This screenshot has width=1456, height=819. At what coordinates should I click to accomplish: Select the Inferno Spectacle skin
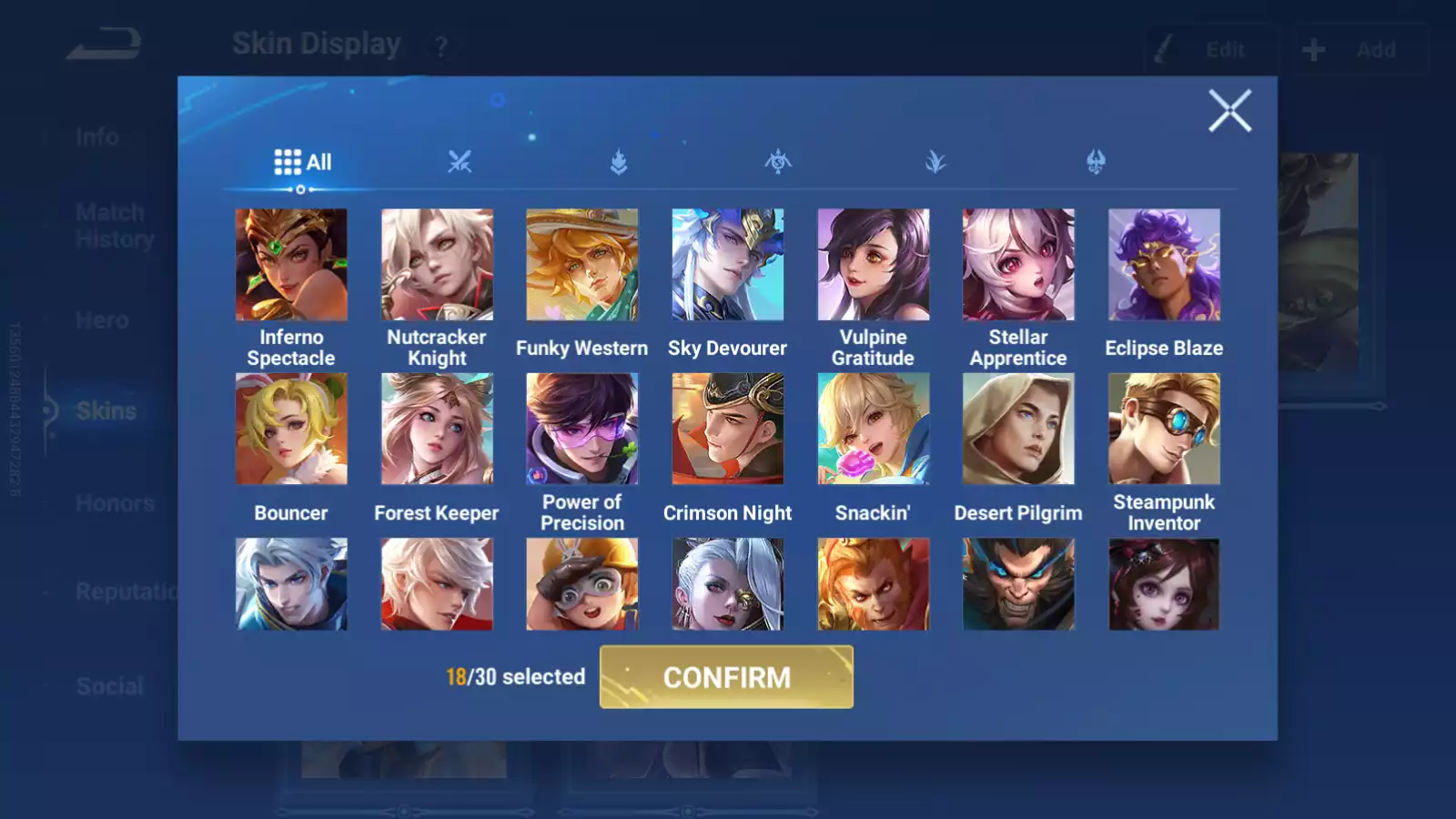[x=291, y=265]
